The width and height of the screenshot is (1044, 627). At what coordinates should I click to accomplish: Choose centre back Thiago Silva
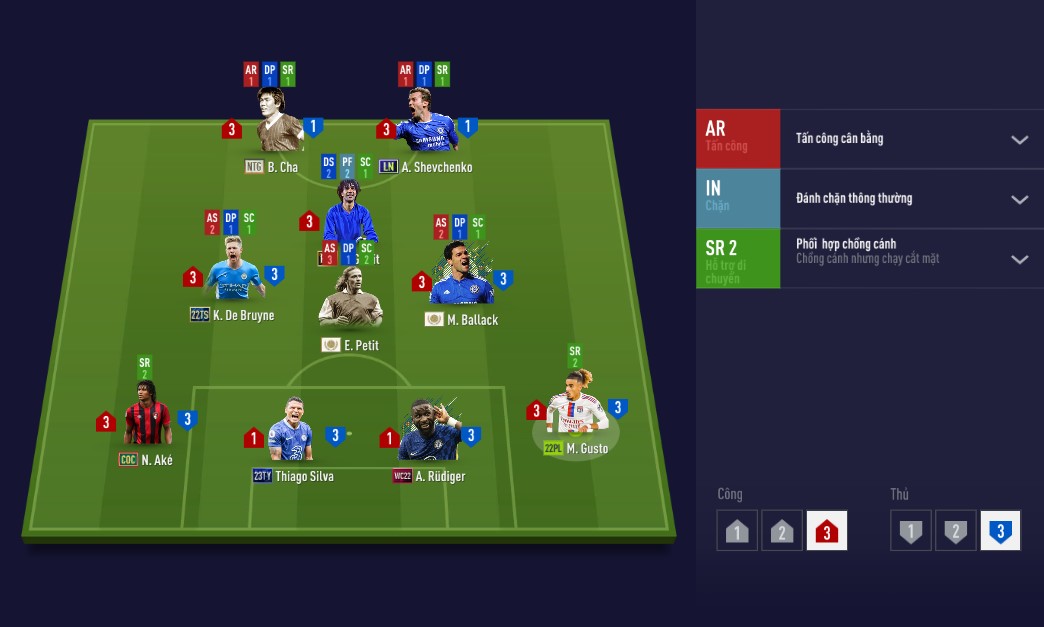click(x=291, y=435)
